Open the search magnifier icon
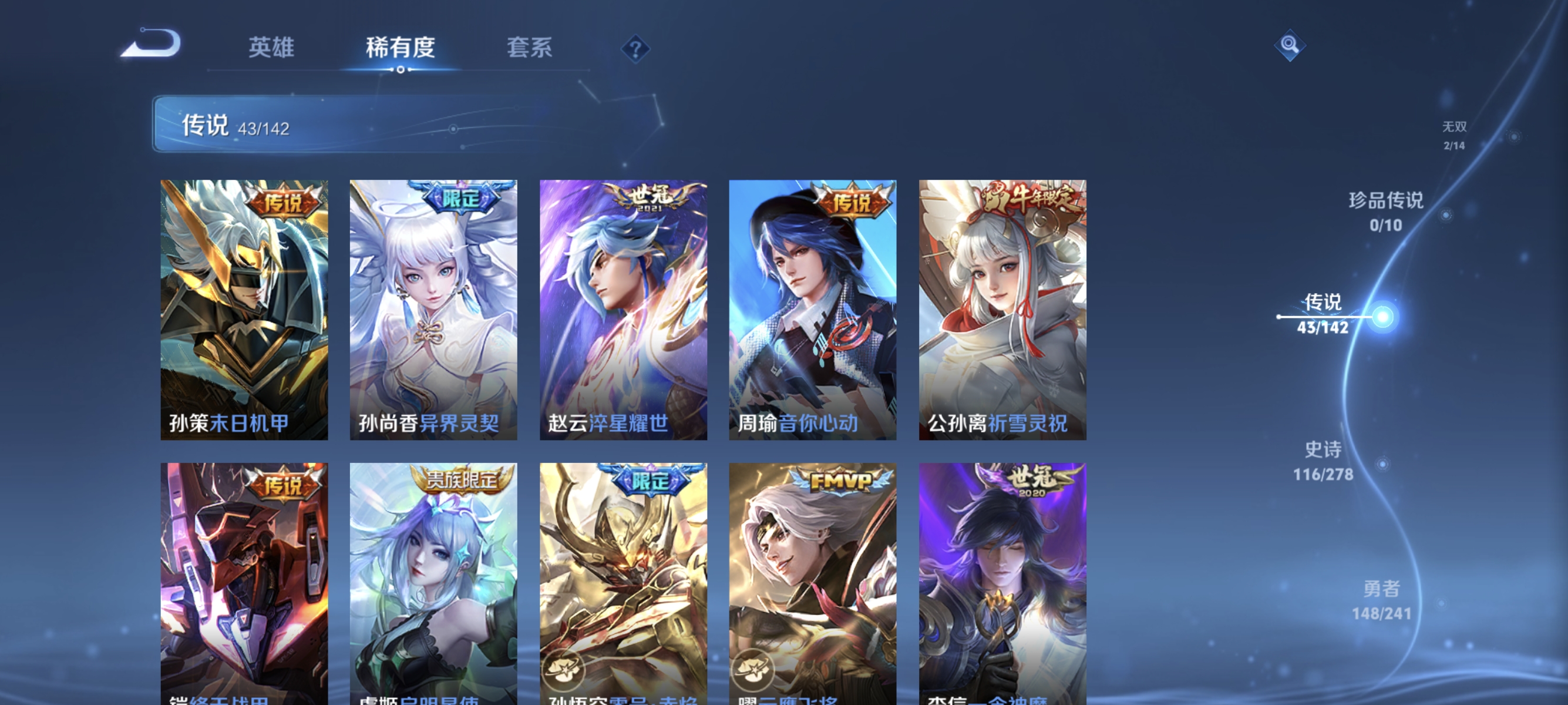Viewport: 1568px width, 705px height. coord(1290,45)
